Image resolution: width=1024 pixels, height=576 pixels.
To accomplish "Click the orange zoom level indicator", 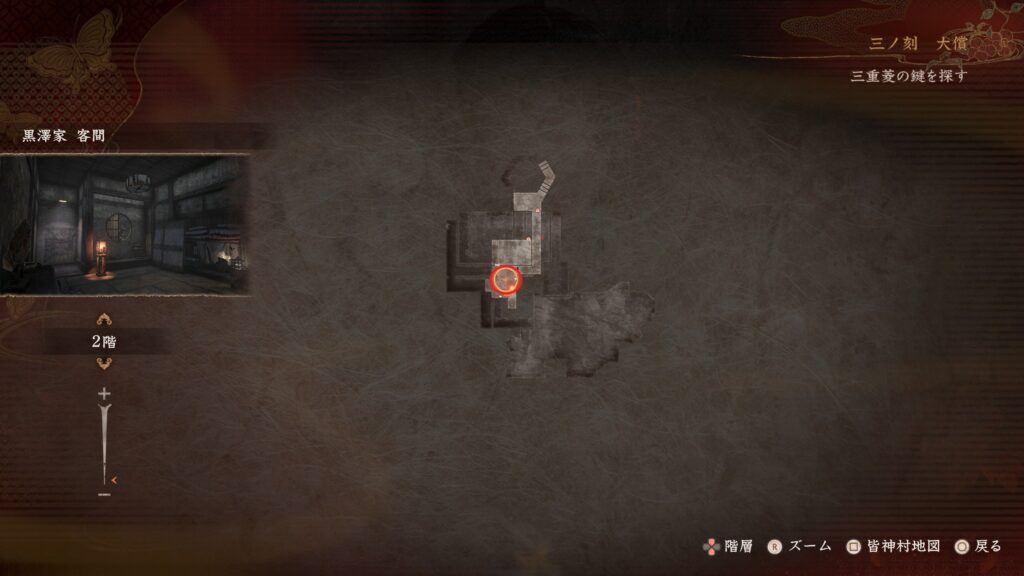I will click(x=114, y=481).
